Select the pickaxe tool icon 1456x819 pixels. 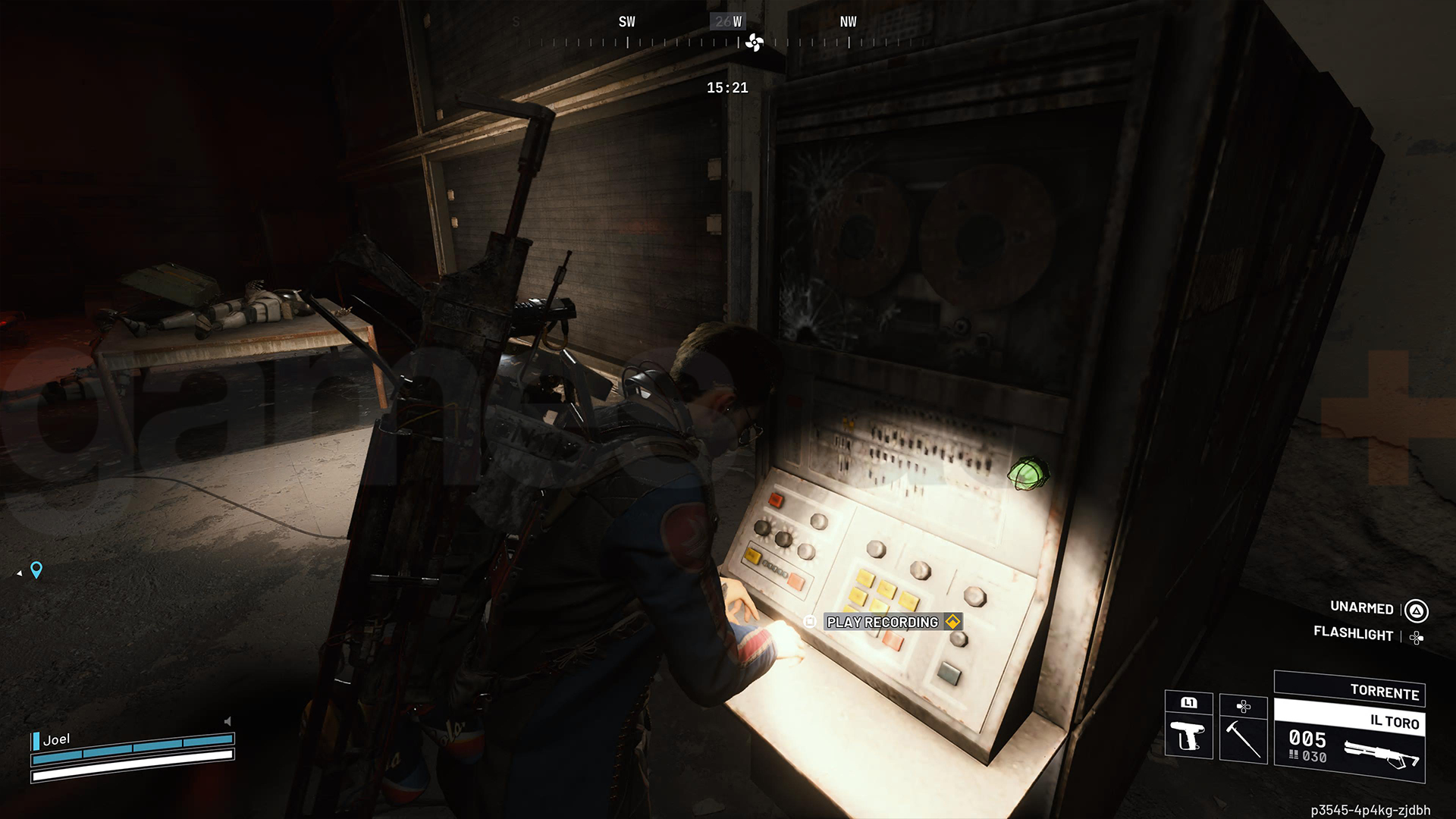point(1244,739)
